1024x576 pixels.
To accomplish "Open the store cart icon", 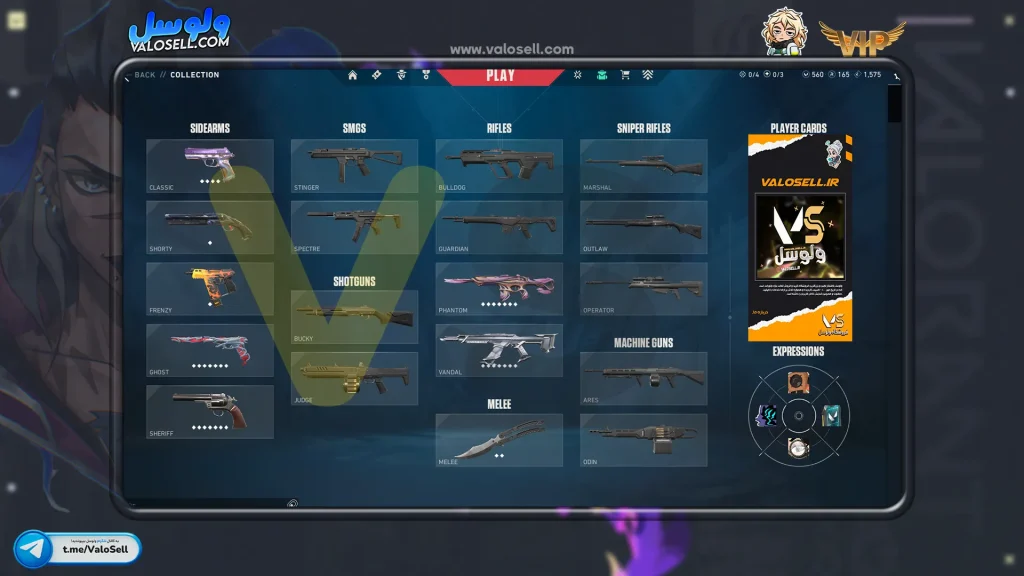I will click(x=625, y=75).
